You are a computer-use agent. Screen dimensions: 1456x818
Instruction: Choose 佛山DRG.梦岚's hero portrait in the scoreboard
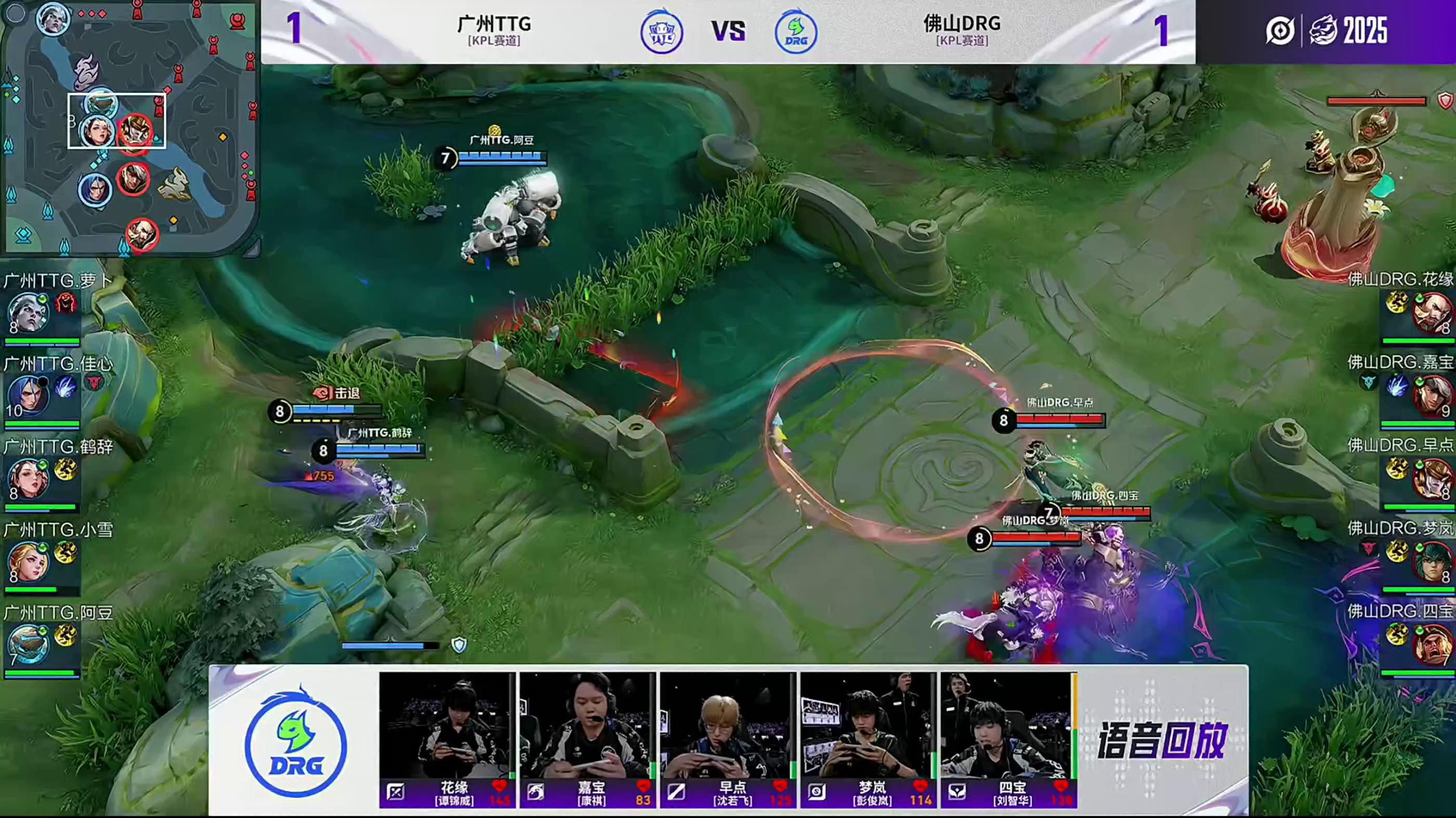[x=1431, y=561]
